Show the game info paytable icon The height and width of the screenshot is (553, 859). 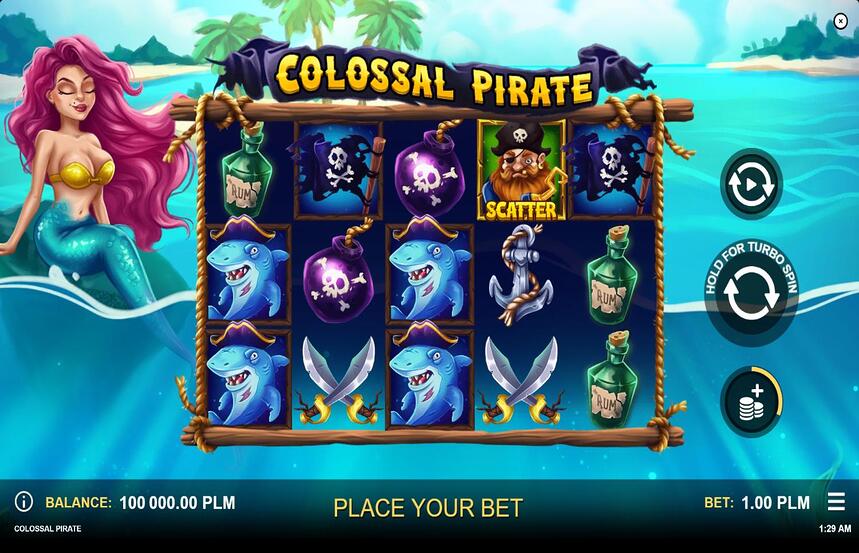[x=24, y=502]
